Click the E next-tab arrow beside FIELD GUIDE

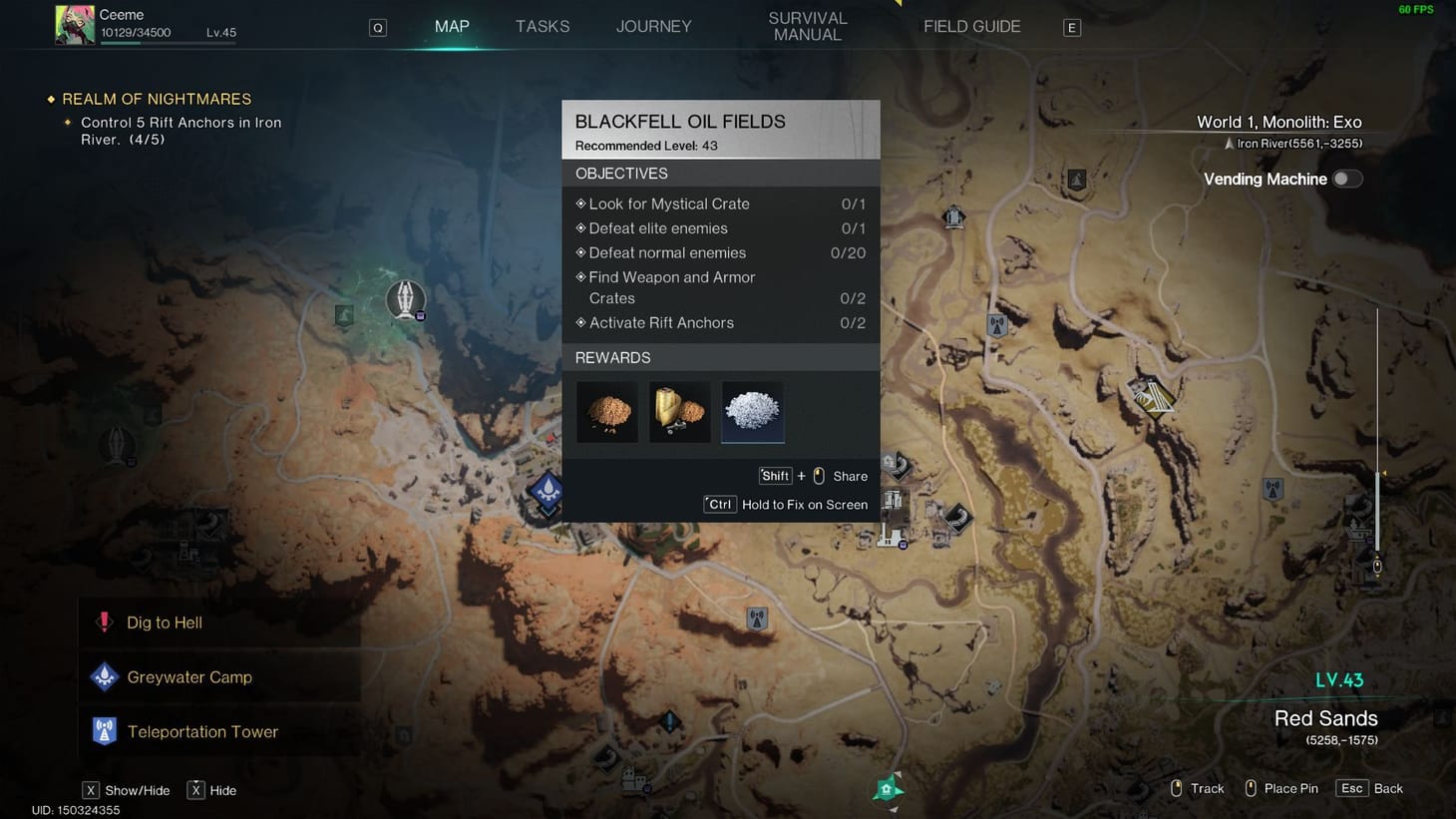1071,27
